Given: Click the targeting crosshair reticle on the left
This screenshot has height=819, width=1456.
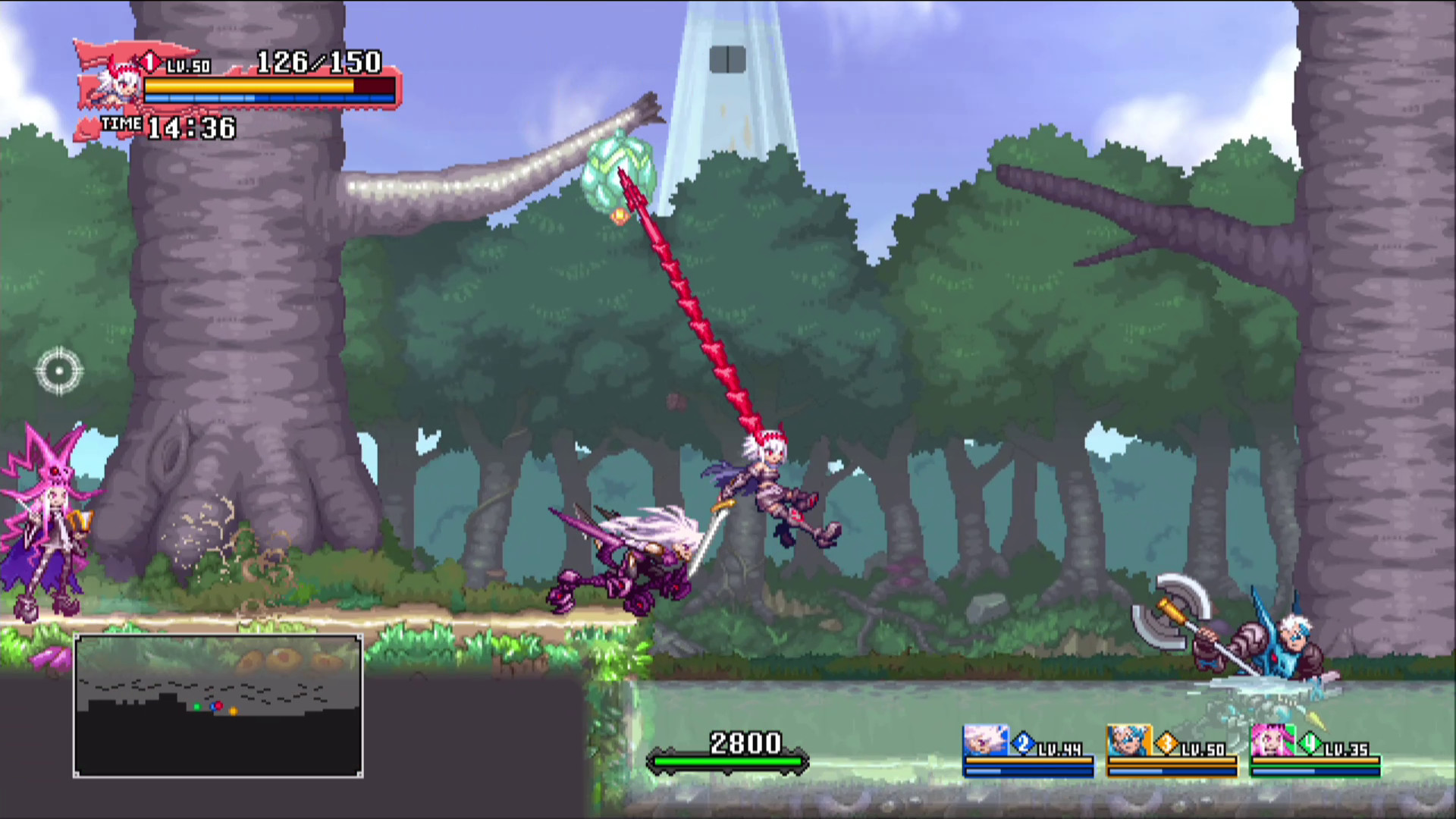Looking at the screenshot, I should tap(59, 370).
